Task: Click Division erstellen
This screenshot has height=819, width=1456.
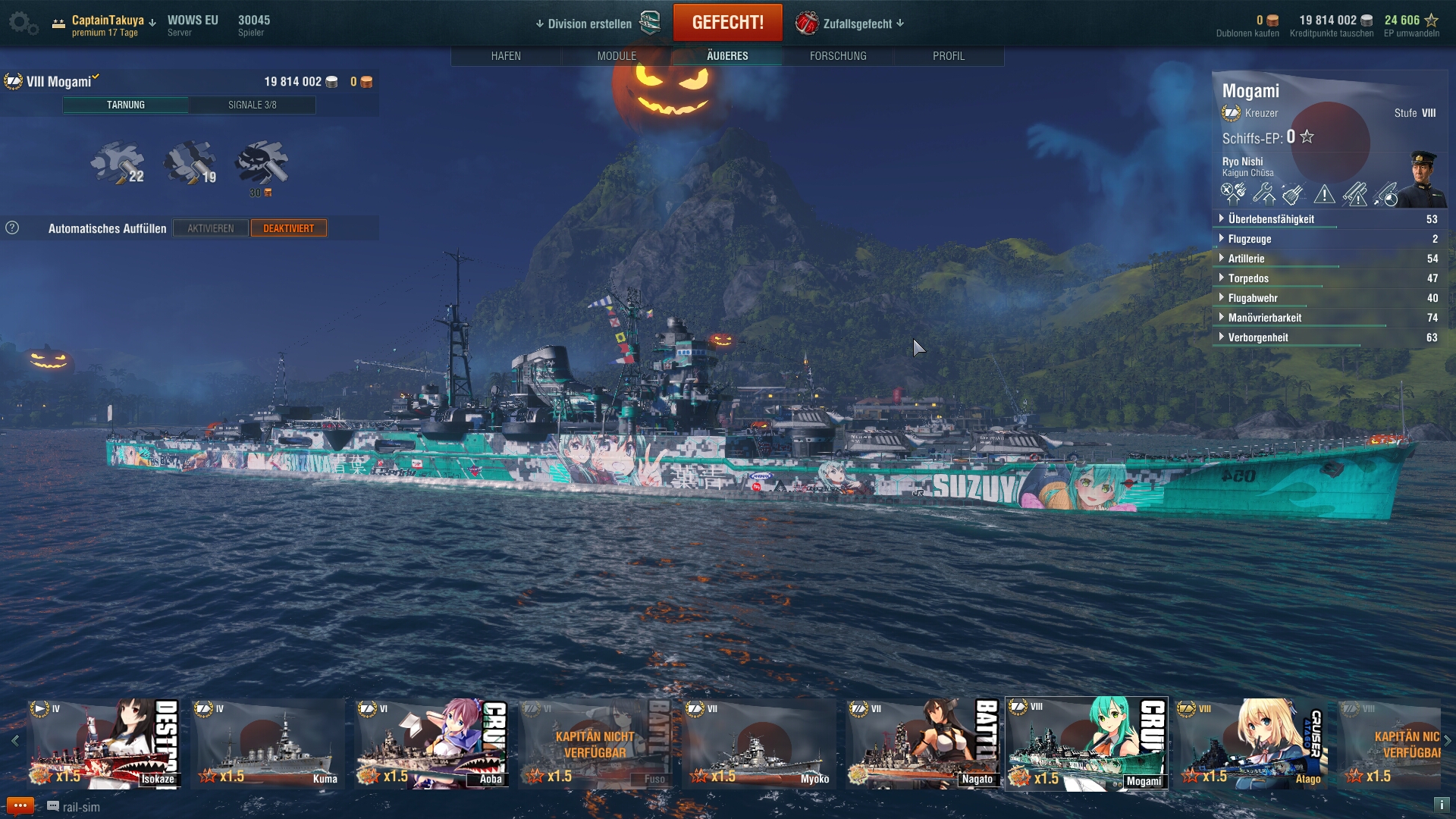Action: (x=589, y=24)
